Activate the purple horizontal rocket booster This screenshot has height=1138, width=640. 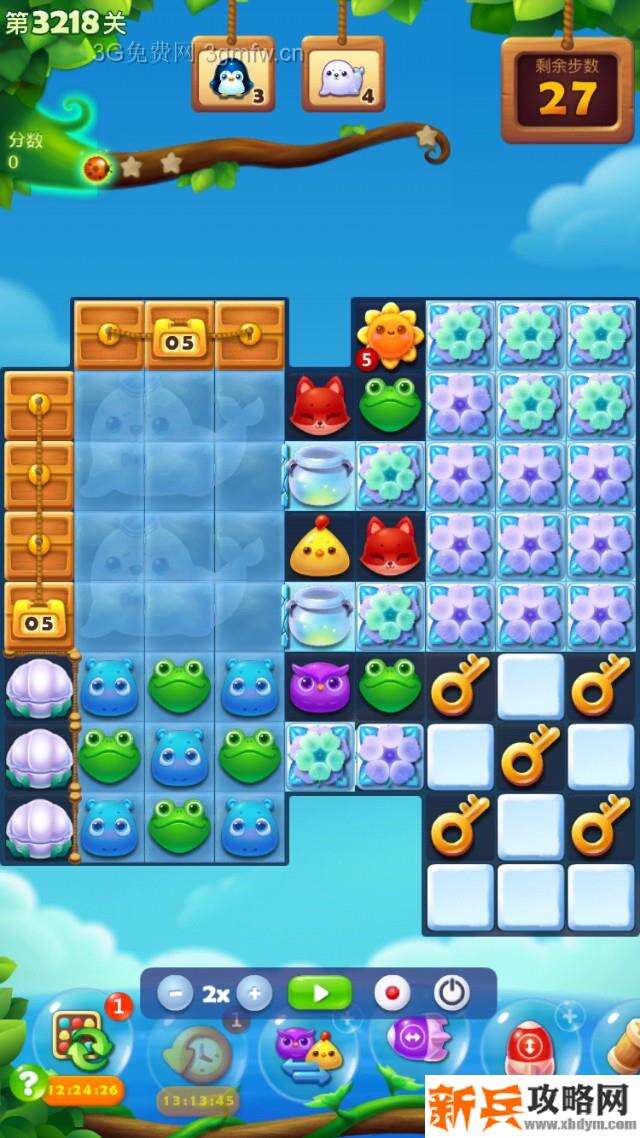(x=412, y=1038)
